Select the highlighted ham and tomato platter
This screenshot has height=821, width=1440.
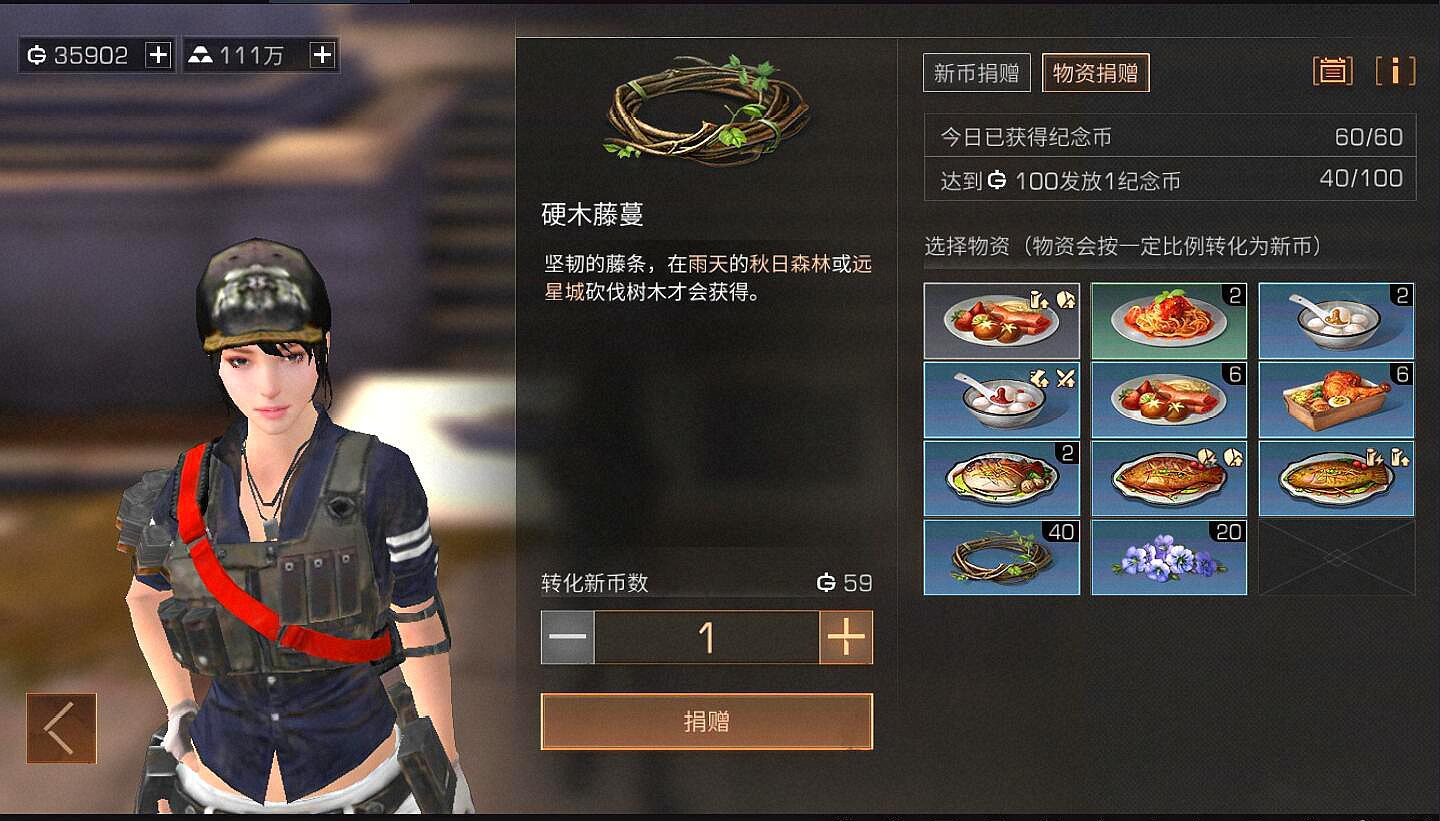click(x=1000, y=320)
